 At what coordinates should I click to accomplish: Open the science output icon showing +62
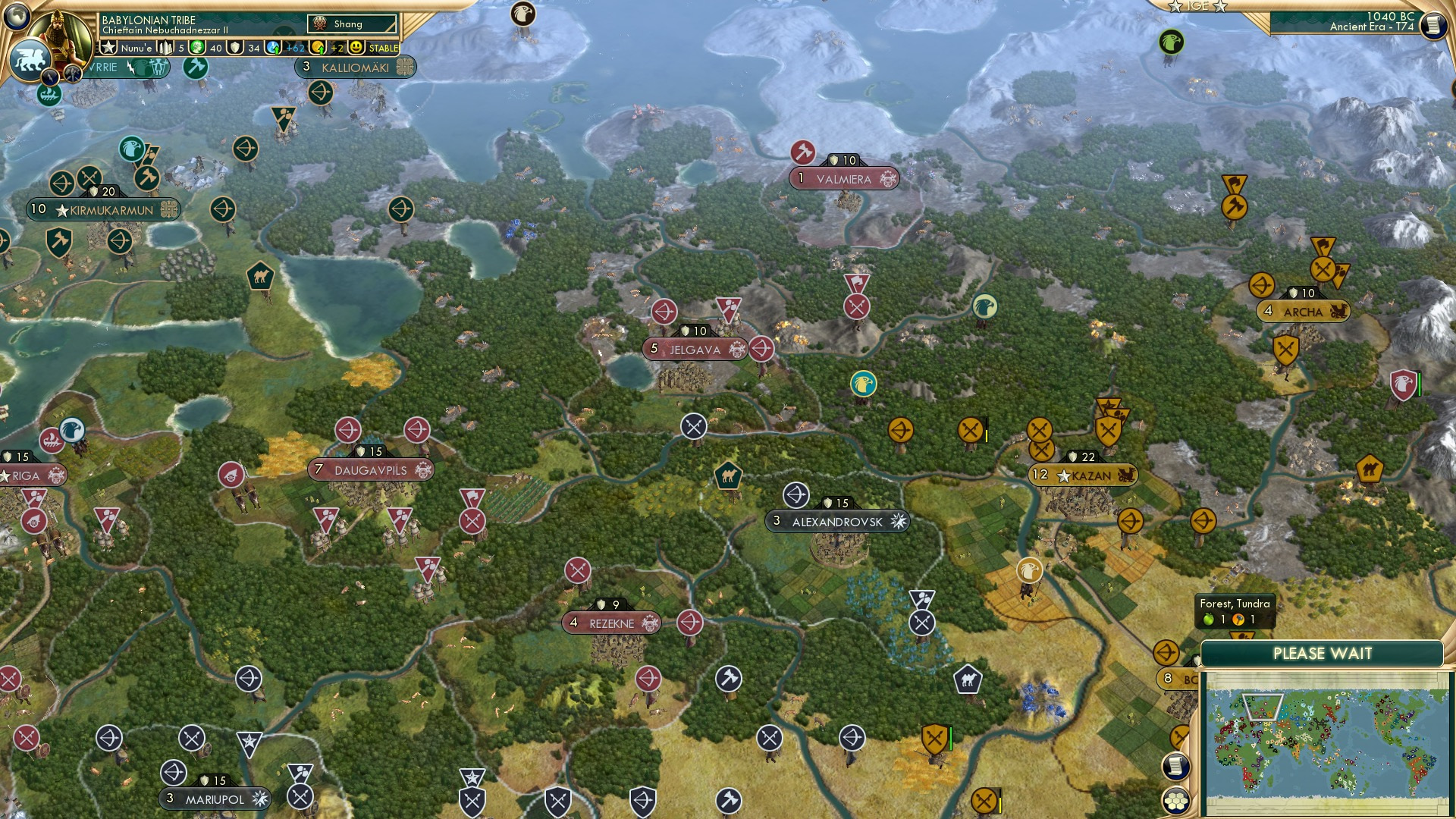click(x=275, y=47)
